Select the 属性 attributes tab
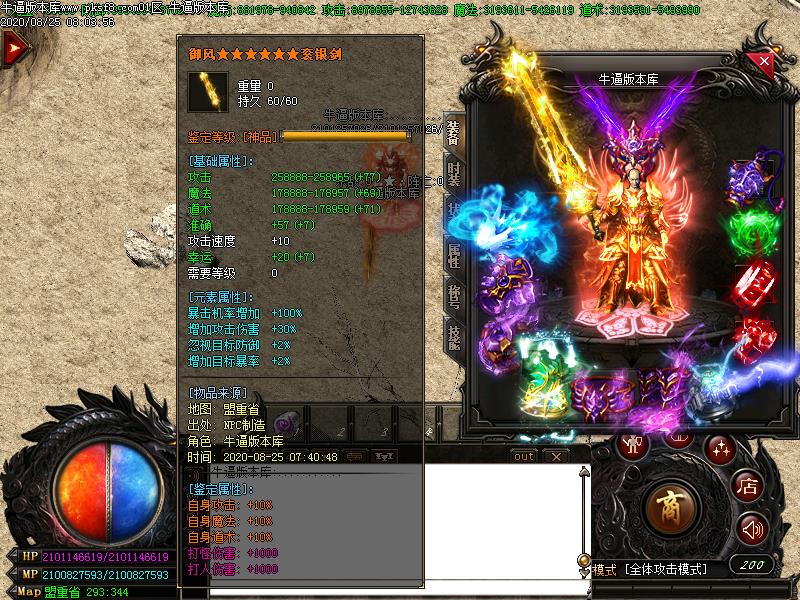Screen dimensions: 800x600 (x=453, y=256)
